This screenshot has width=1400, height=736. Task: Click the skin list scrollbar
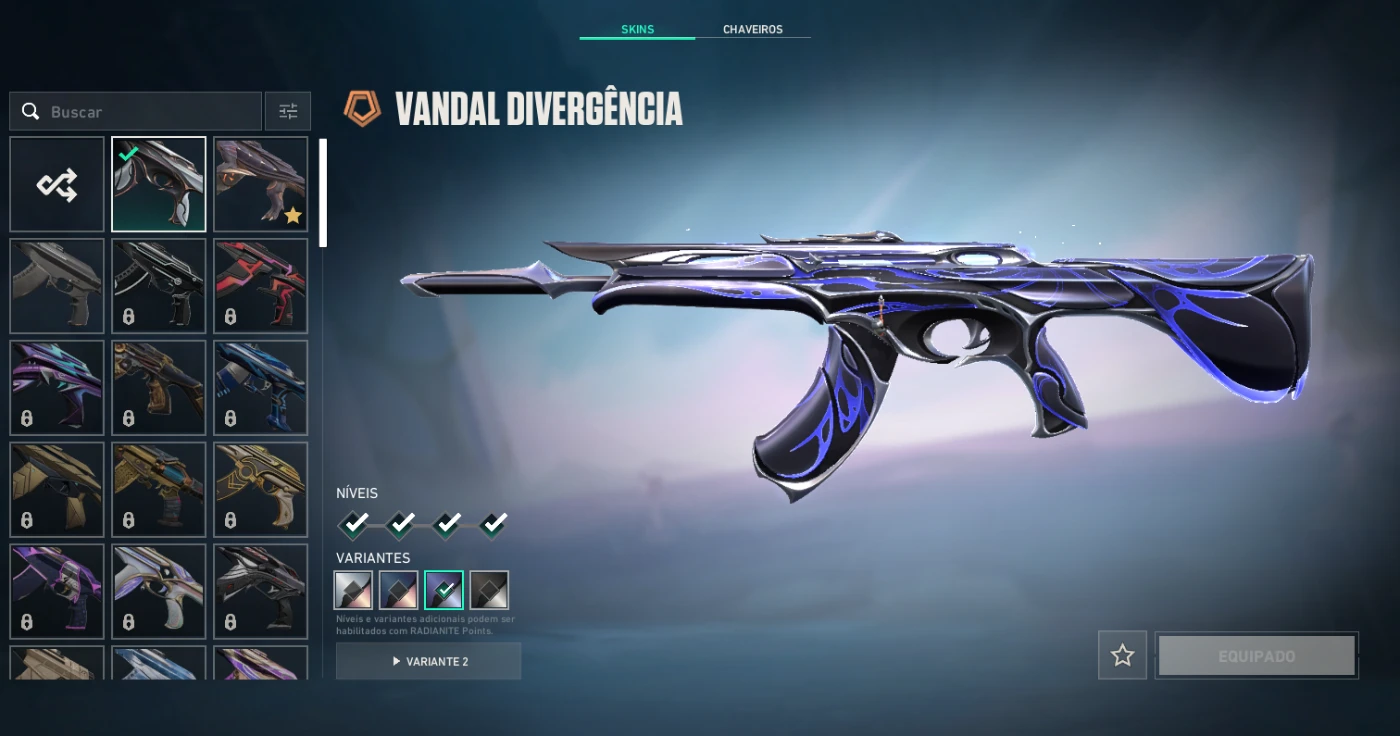click(x=322, y=192)
